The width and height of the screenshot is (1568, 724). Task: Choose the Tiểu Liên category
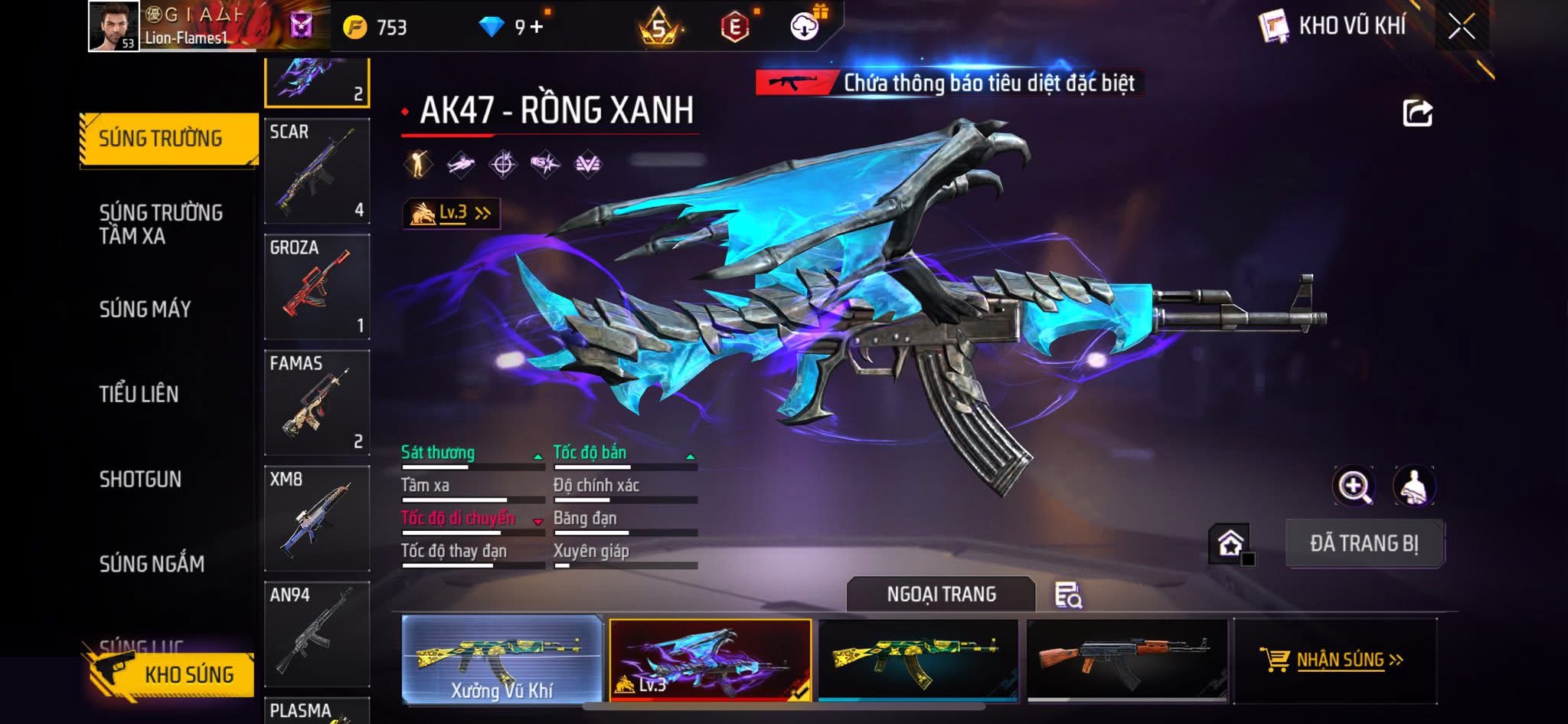click(139, 394)
